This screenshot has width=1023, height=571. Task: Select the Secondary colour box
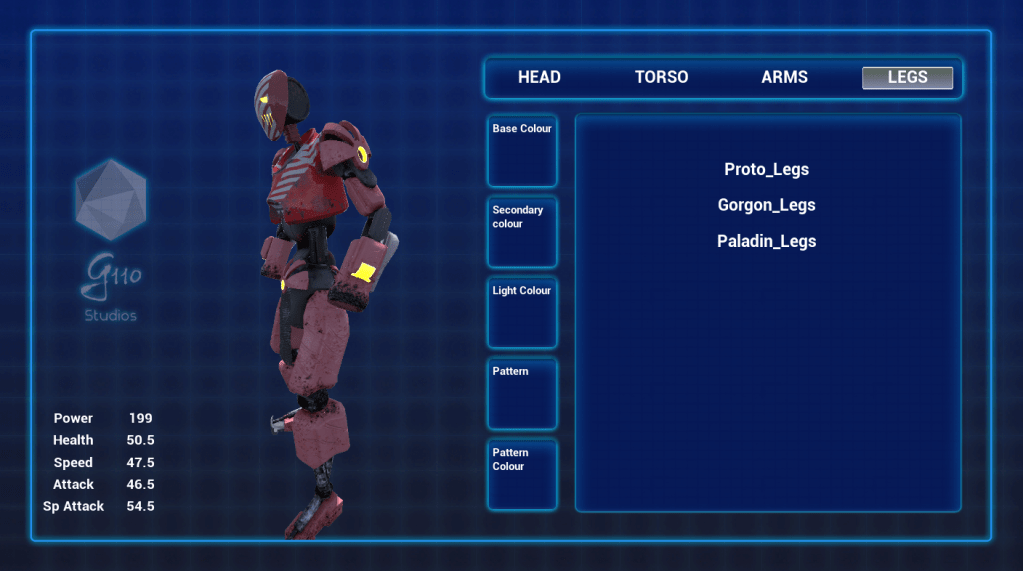(x=522, y=232)
